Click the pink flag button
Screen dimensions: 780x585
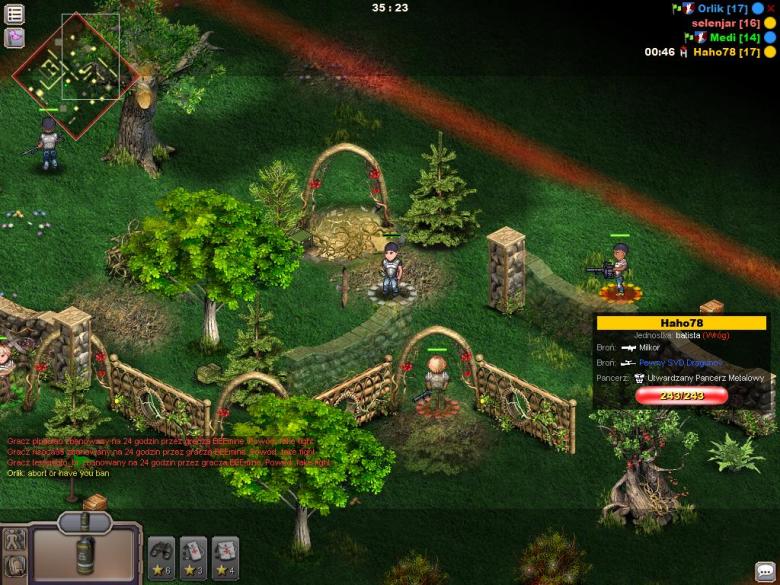coord(15,38)
